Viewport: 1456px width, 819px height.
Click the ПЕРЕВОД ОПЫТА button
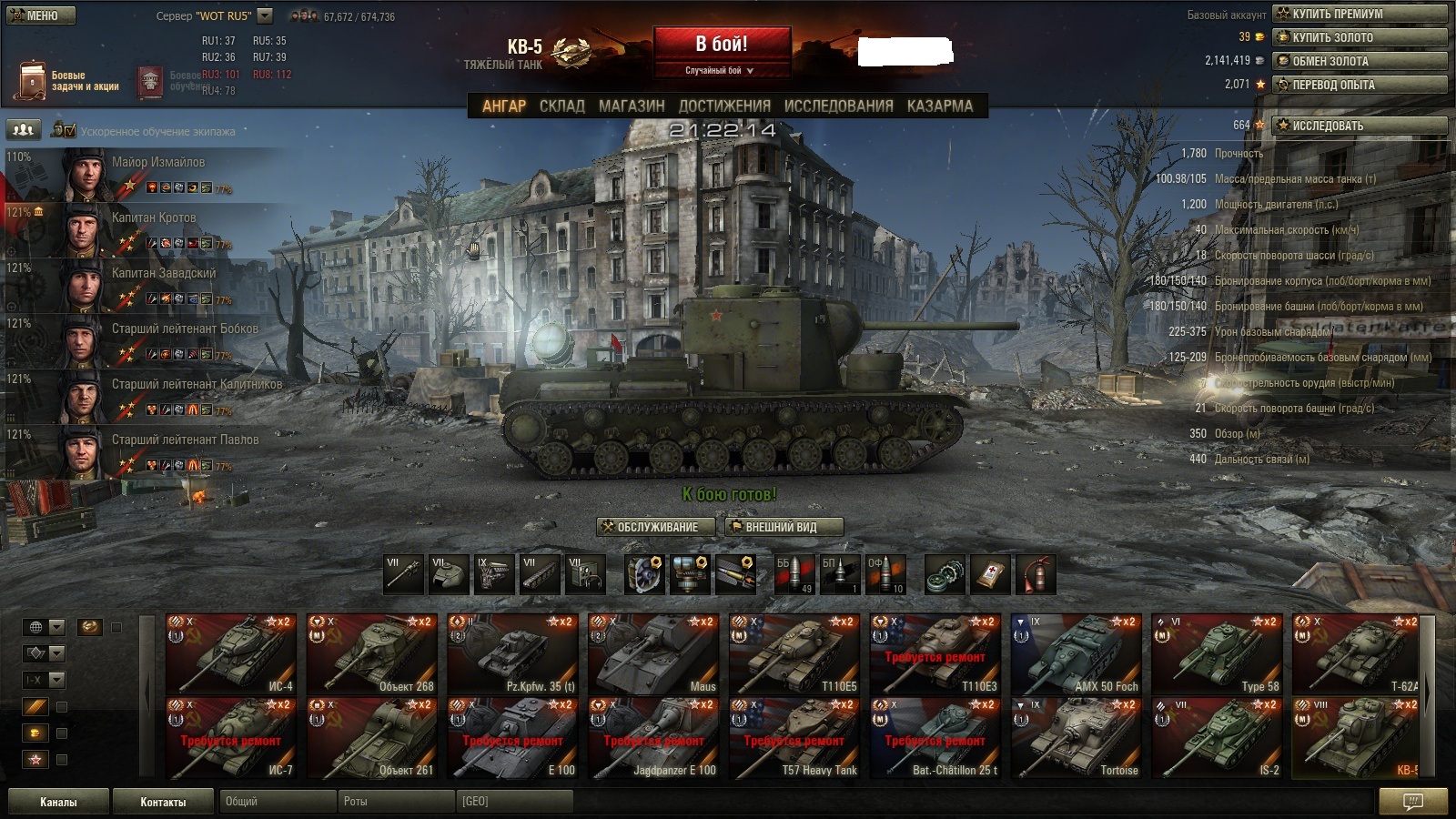[1360, 85]
